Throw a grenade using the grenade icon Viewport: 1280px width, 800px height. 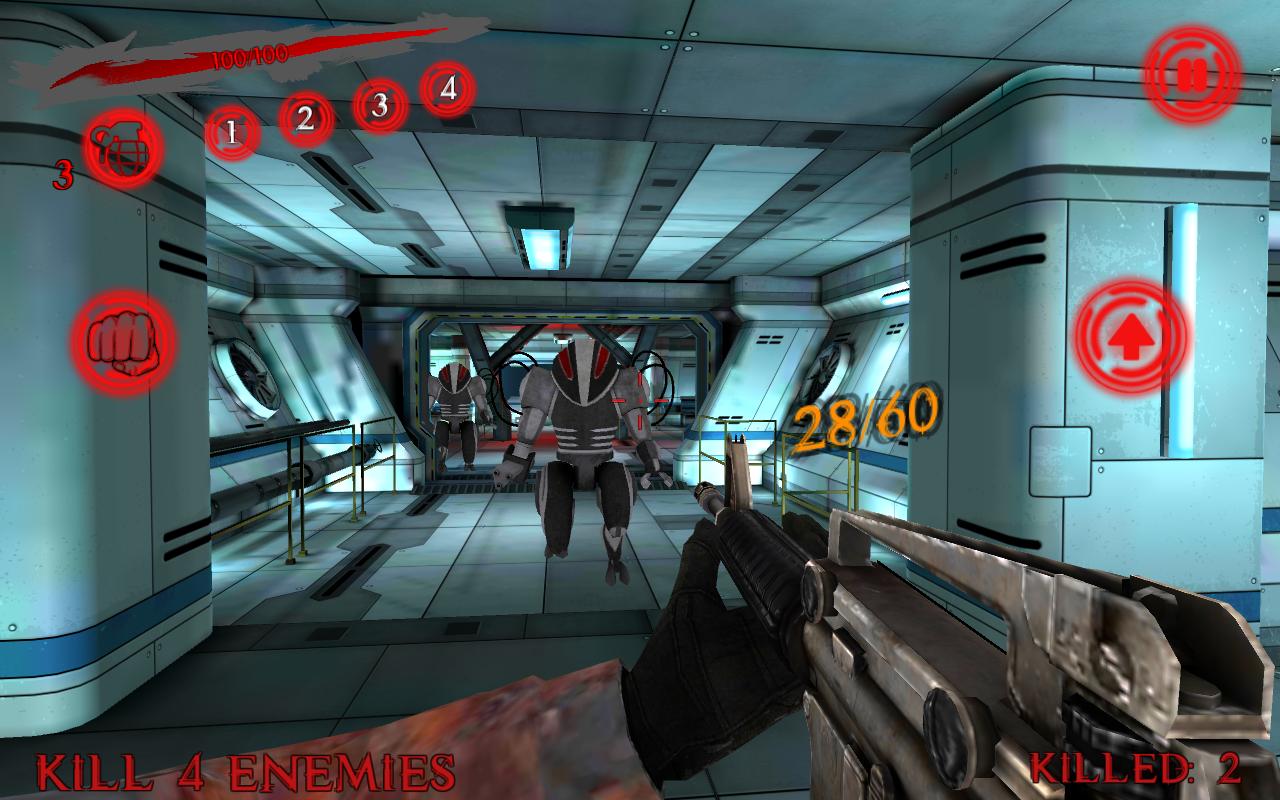pos(125,148)
